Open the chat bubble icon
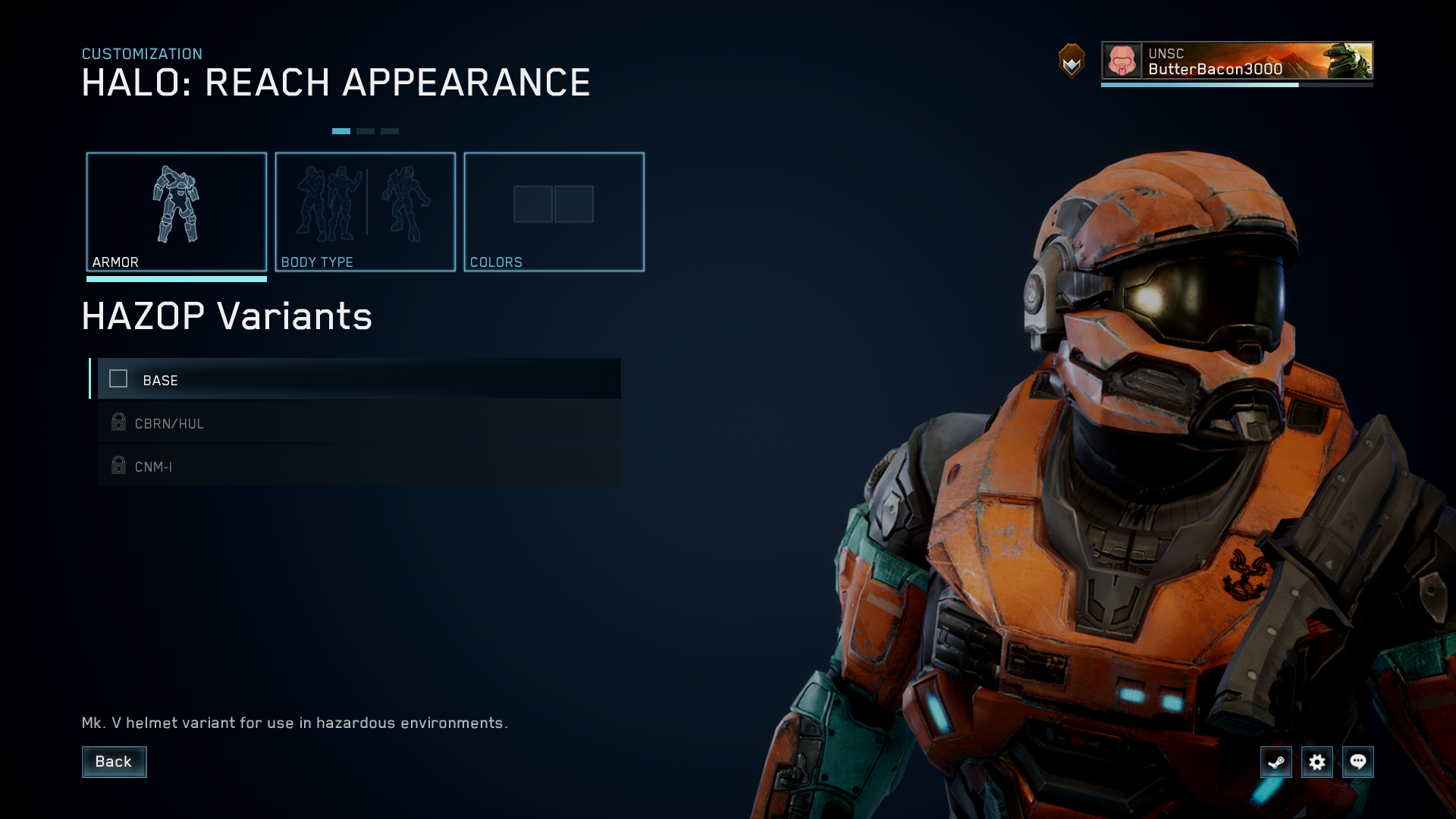This screenshot has width=1456, height=819. [1359, 762]
